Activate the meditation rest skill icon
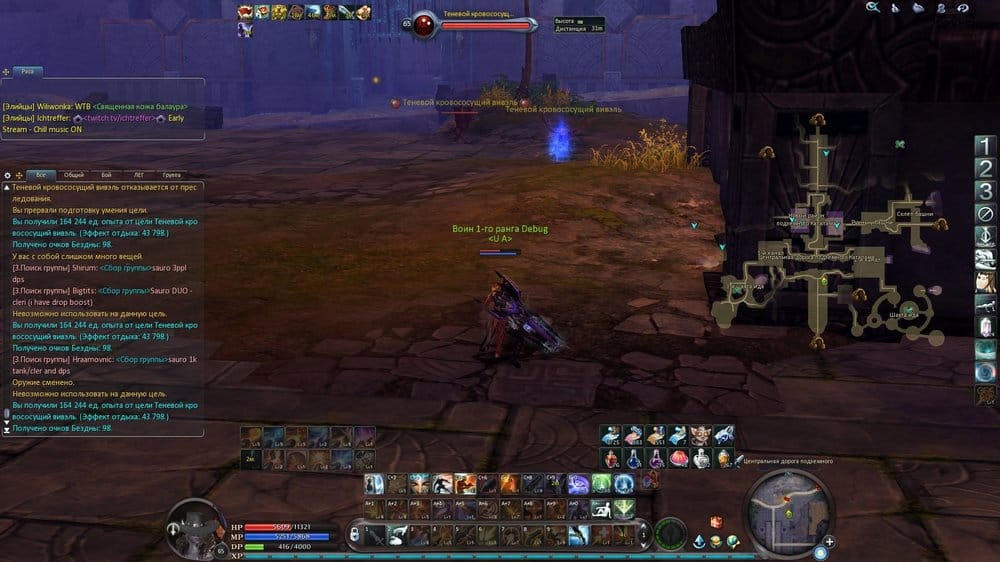 point(600,509)
